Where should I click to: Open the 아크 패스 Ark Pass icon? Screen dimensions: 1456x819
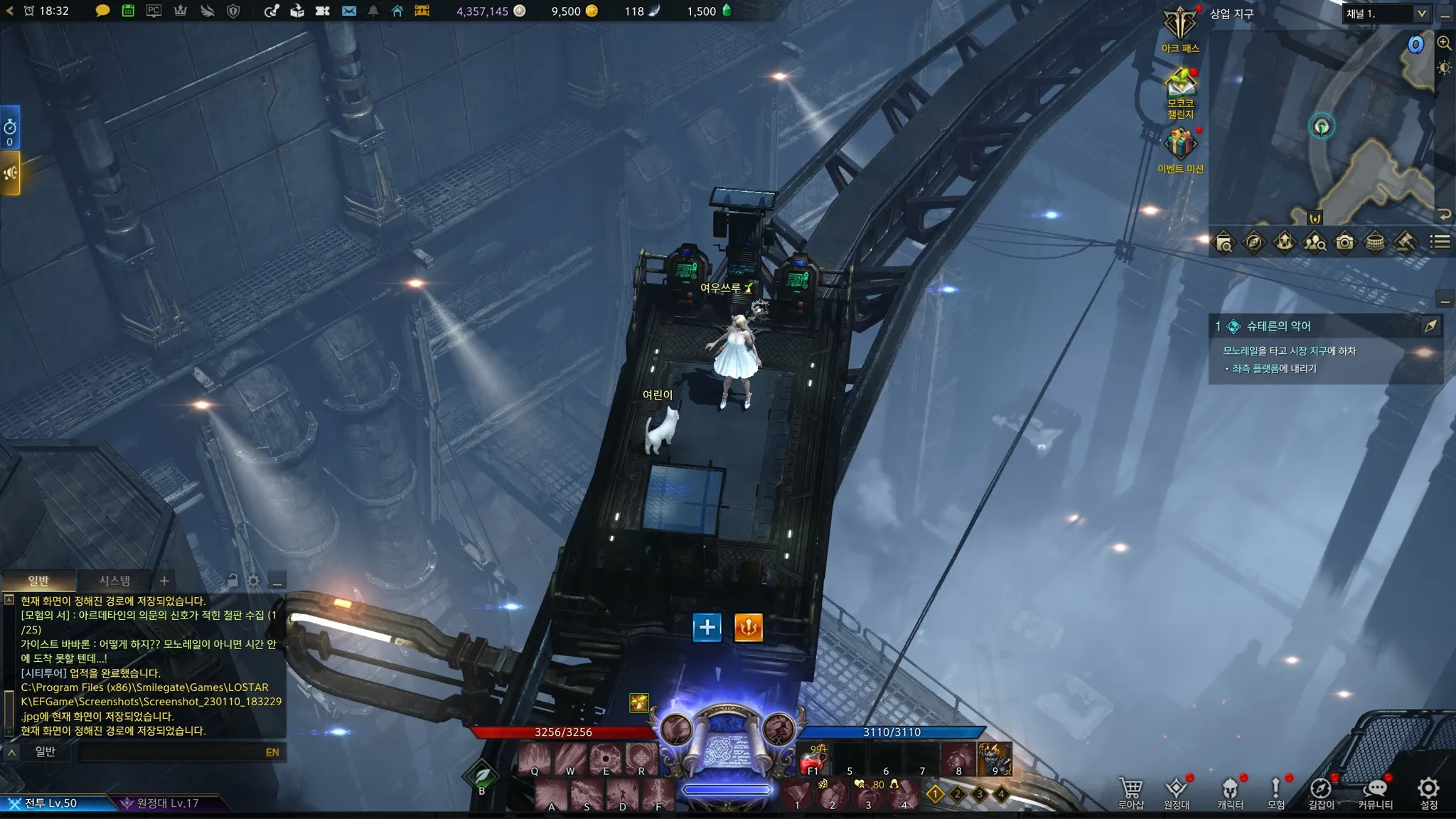(x=1180, y=28)
